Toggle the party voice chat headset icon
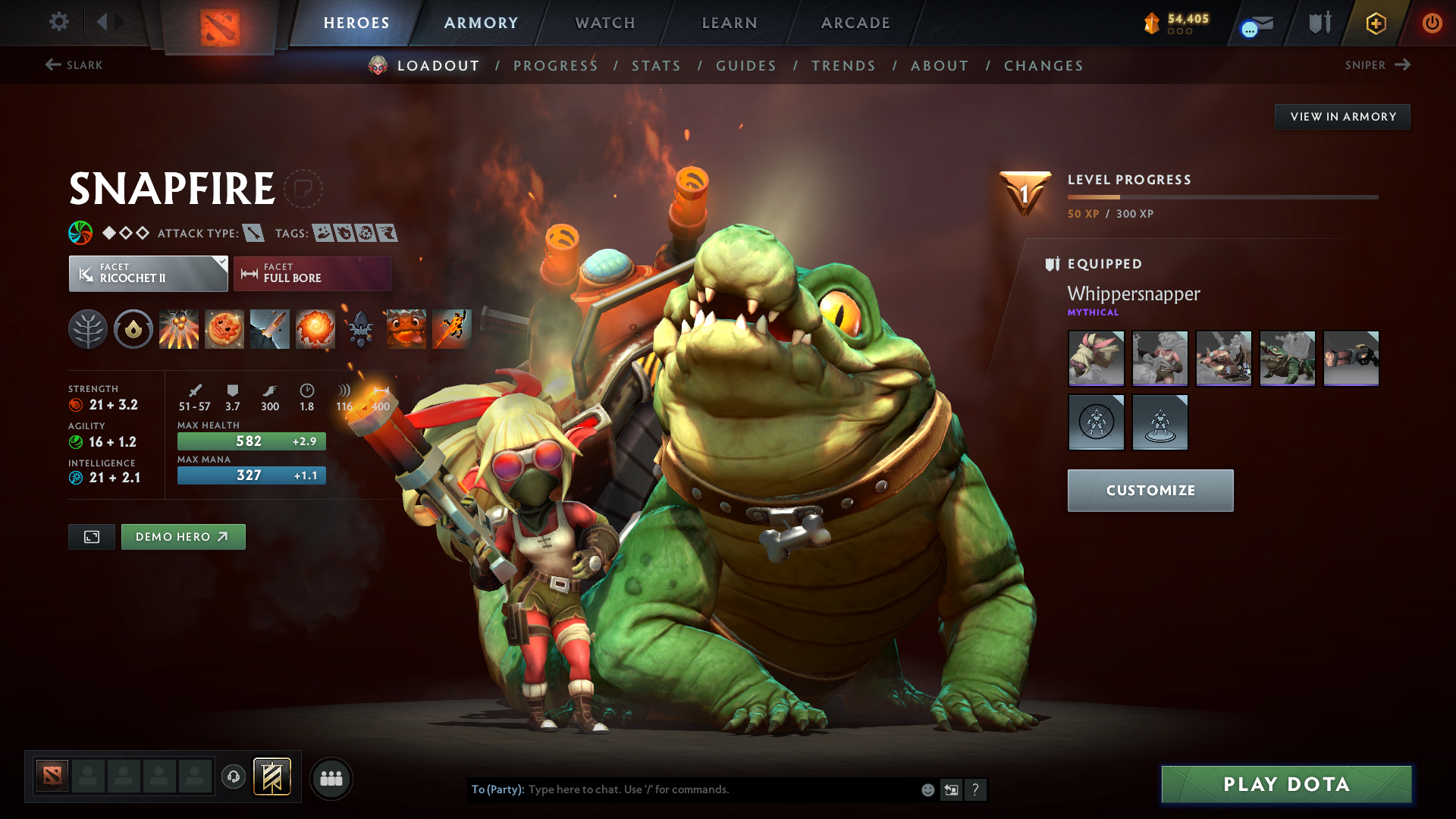 click(x=233, y=778)
